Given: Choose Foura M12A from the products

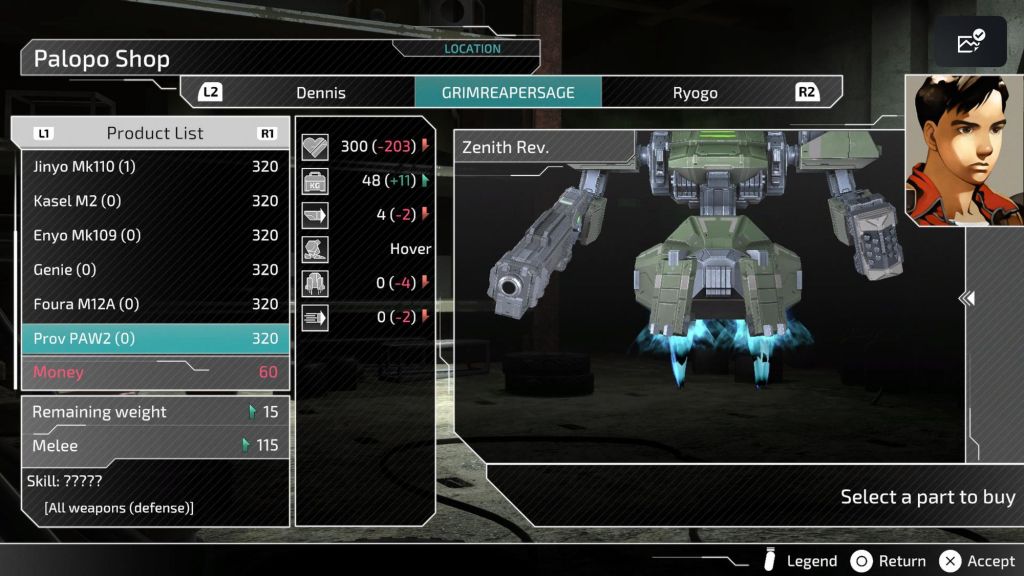Looking at the screenshot, I should 155,304.
